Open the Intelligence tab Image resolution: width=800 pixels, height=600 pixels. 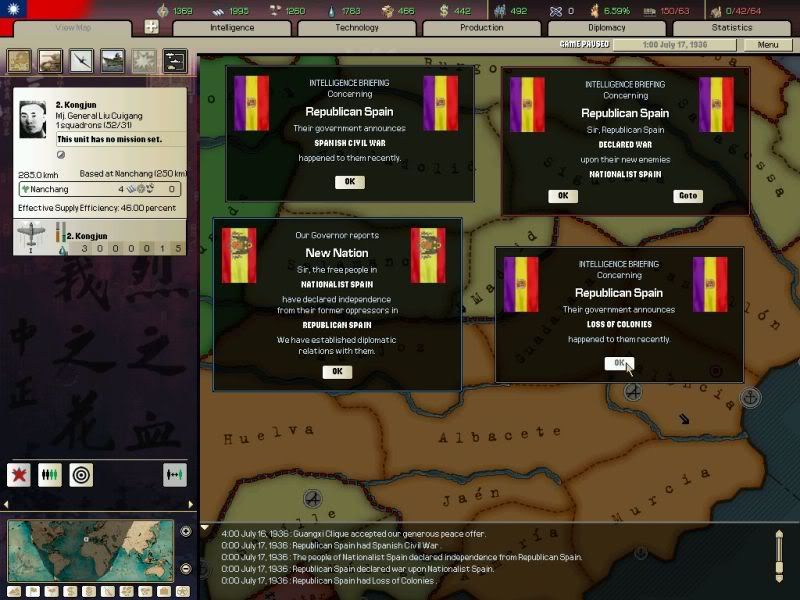pyautogui.click(x=232, y=28)
